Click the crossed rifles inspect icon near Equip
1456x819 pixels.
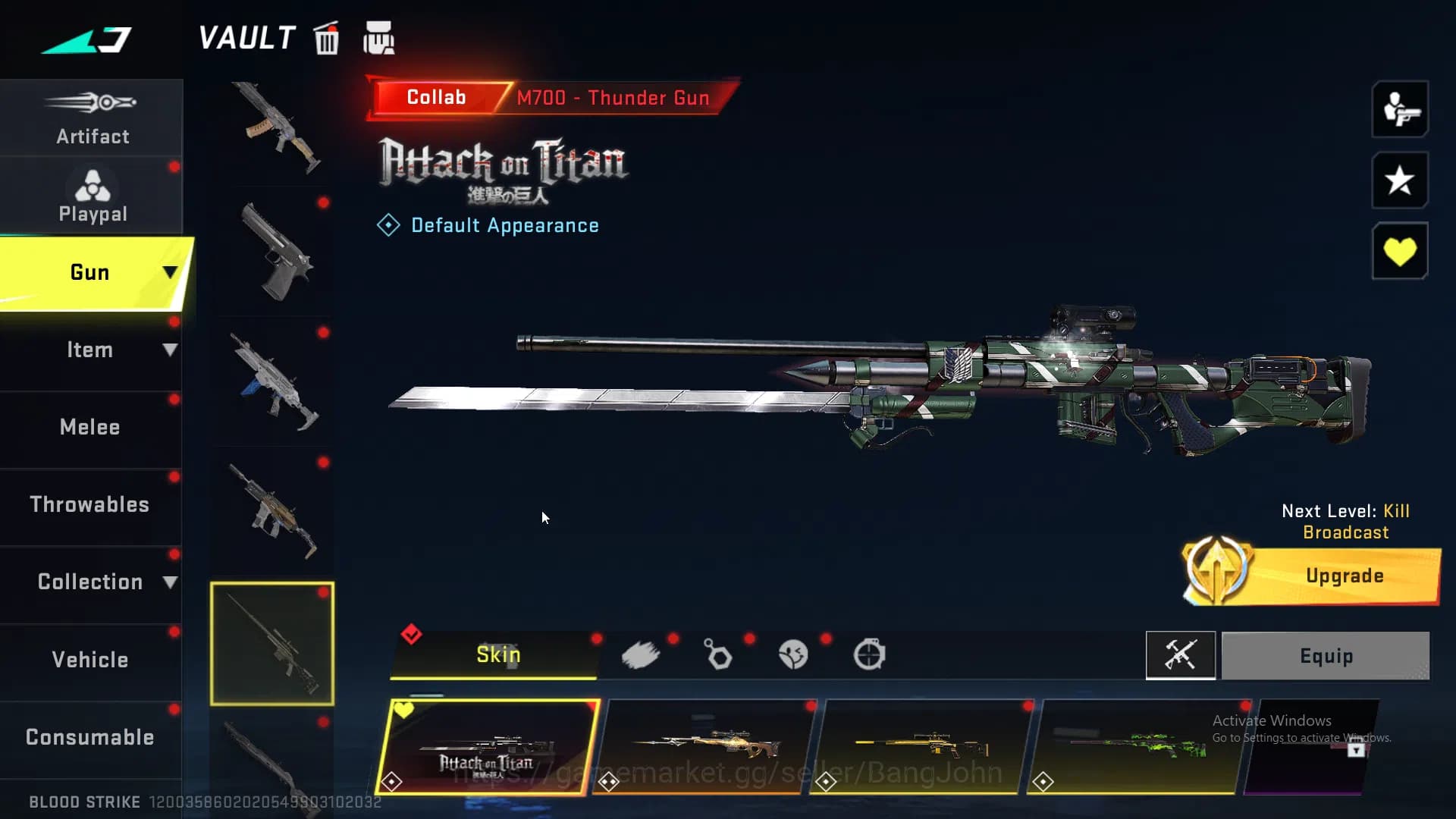coord(1181,655)
